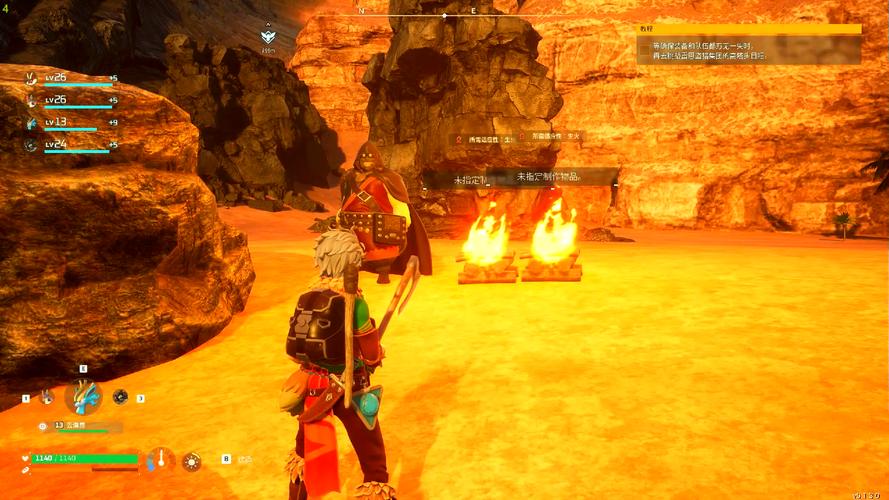Click the compass bar at top
This screenshot has height=500, width=889.
[x=445, y=15]
